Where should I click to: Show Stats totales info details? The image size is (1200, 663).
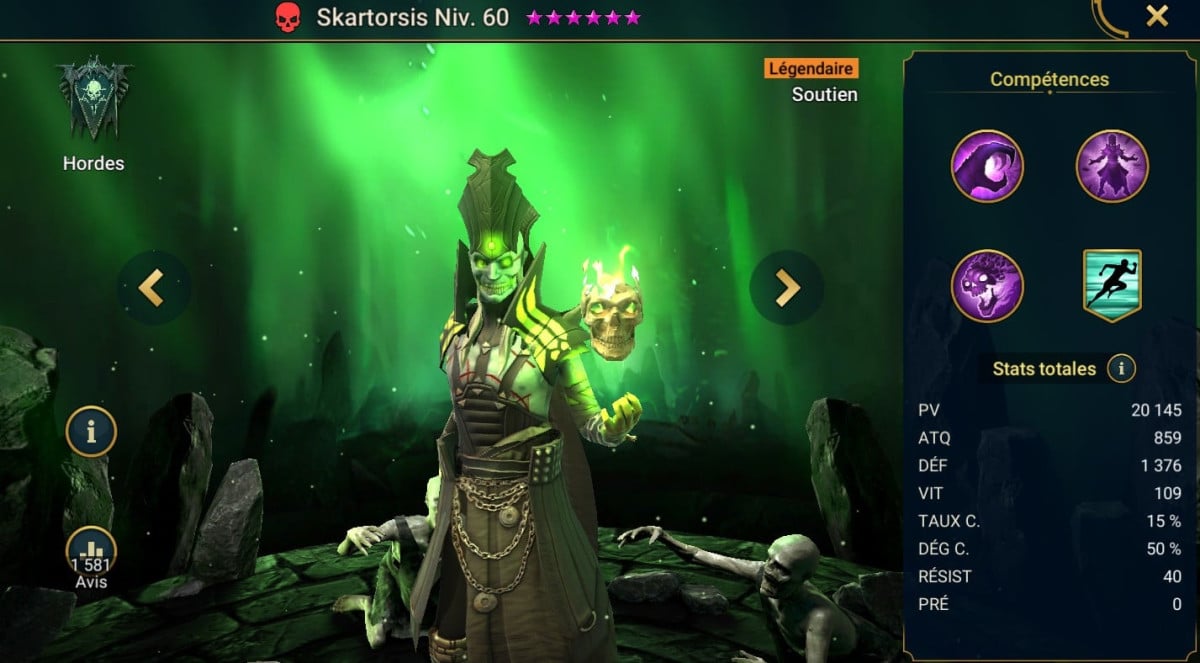pos(1121,369)
